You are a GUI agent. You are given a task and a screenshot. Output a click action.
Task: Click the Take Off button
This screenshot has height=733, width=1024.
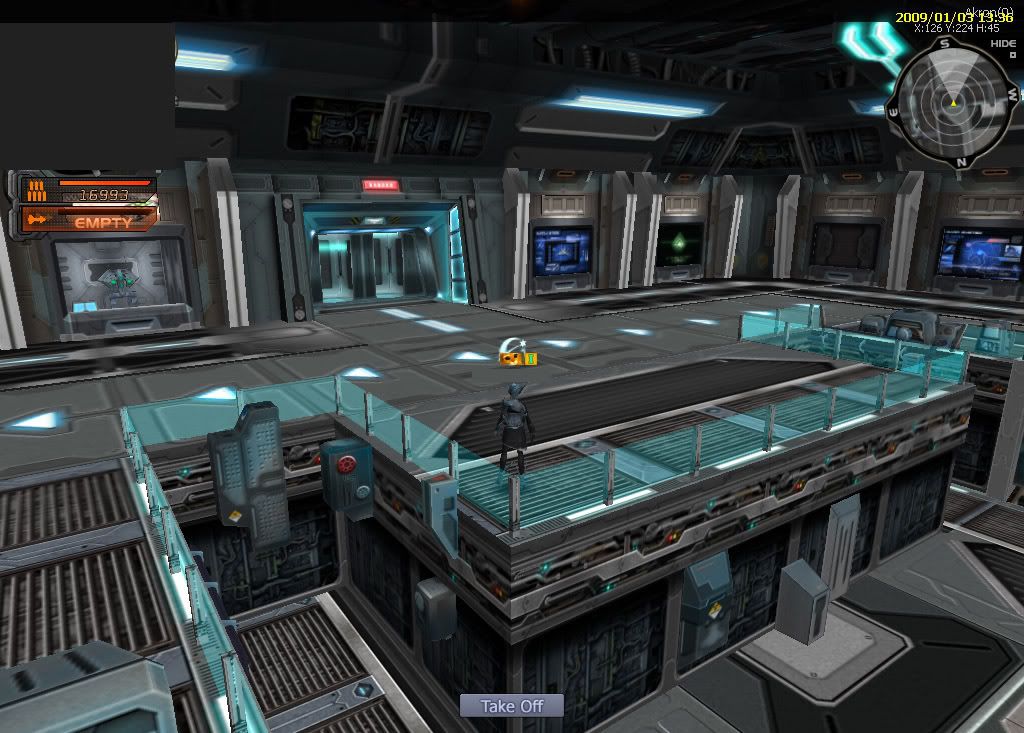click(511, 706)
